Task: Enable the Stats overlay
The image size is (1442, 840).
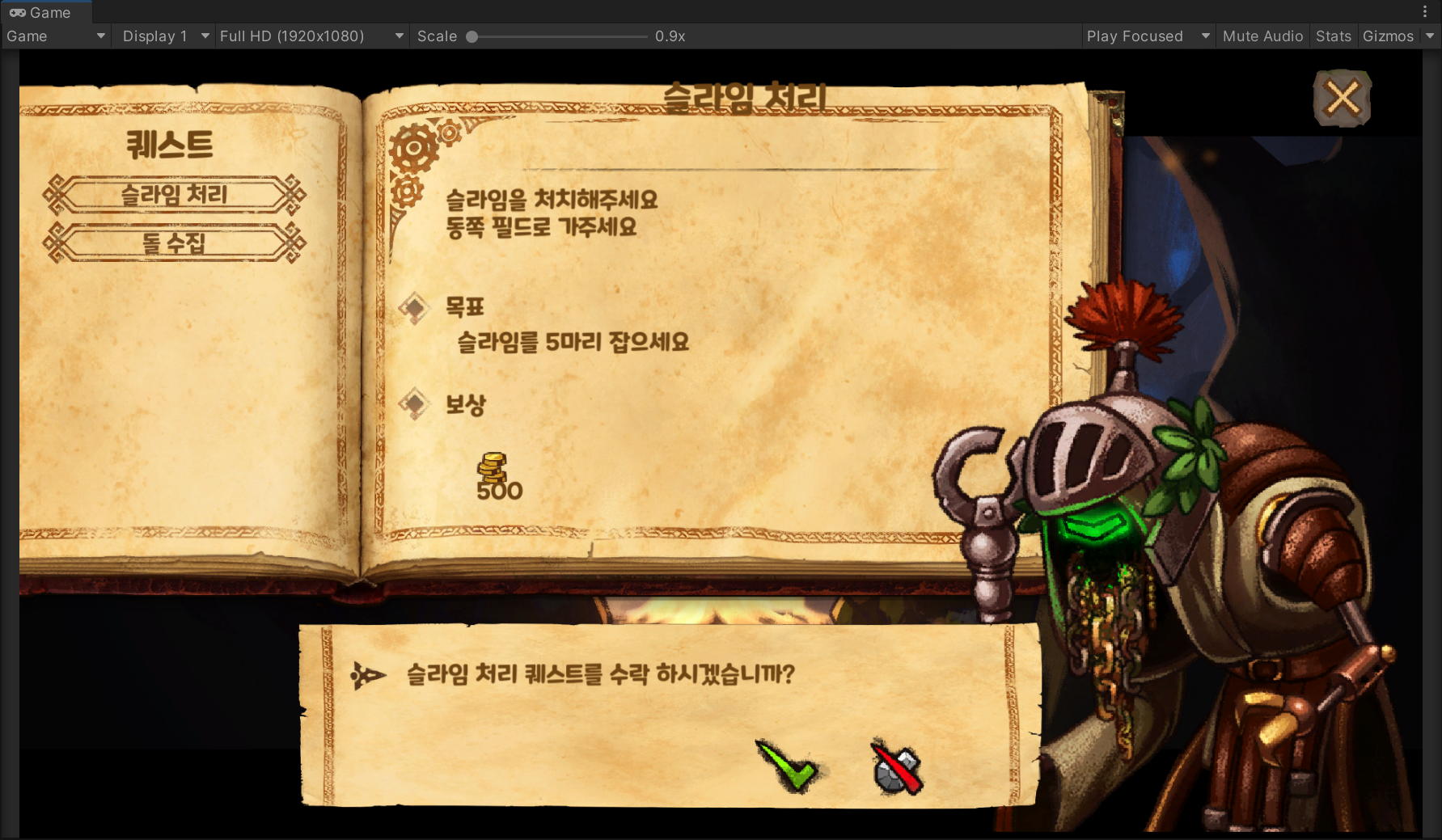Action: tap(1332, 36)
